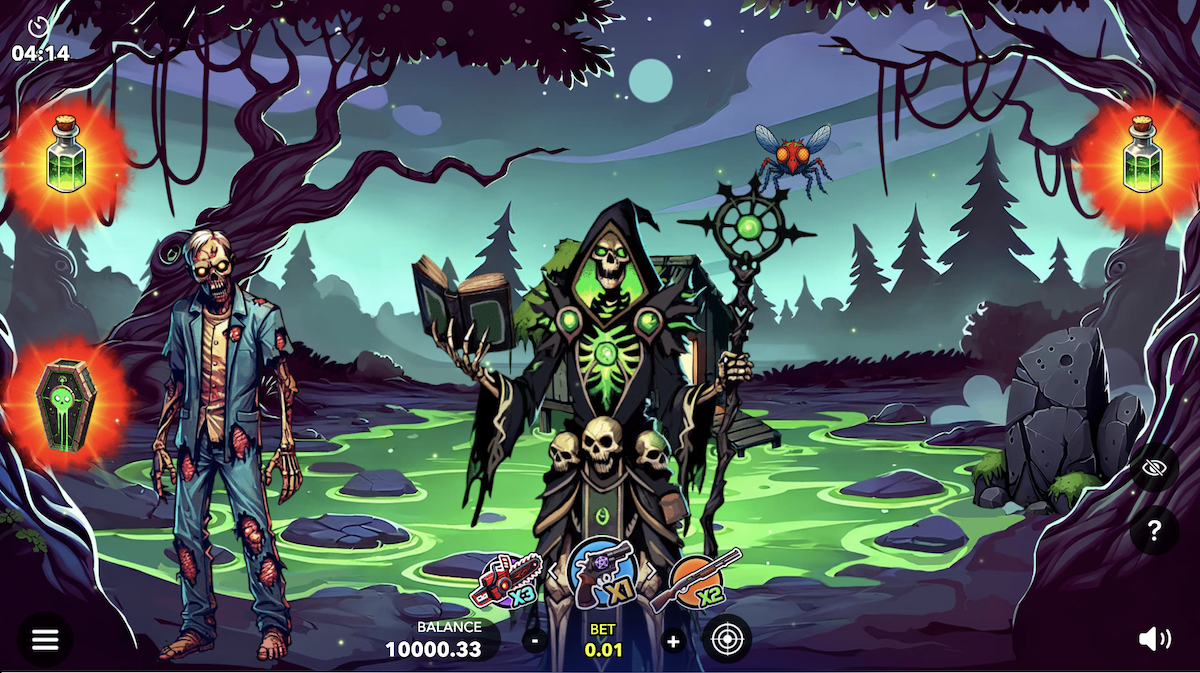Choose the revolver X1 weapon
The width and height of the screenshot is (1200, 673).
pyautogui.click(x=602, y=573)
